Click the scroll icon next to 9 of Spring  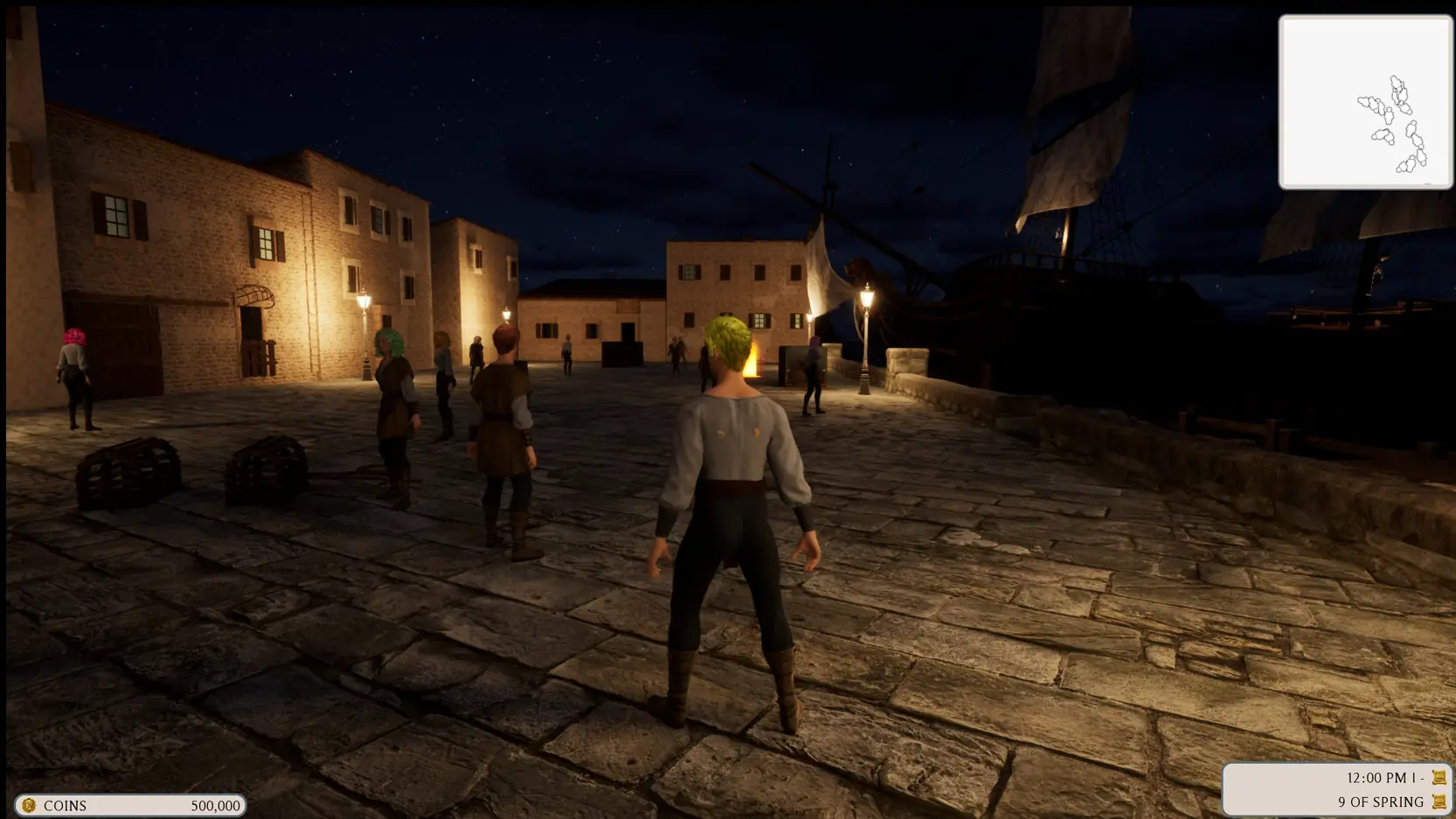pos(1439,802)
